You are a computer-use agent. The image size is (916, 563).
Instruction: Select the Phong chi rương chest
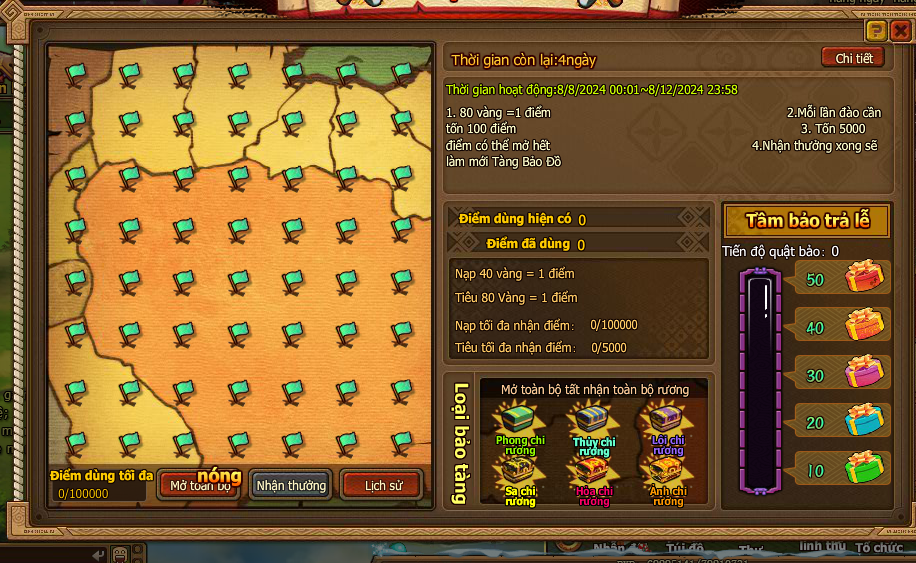(x=520, y=420)
